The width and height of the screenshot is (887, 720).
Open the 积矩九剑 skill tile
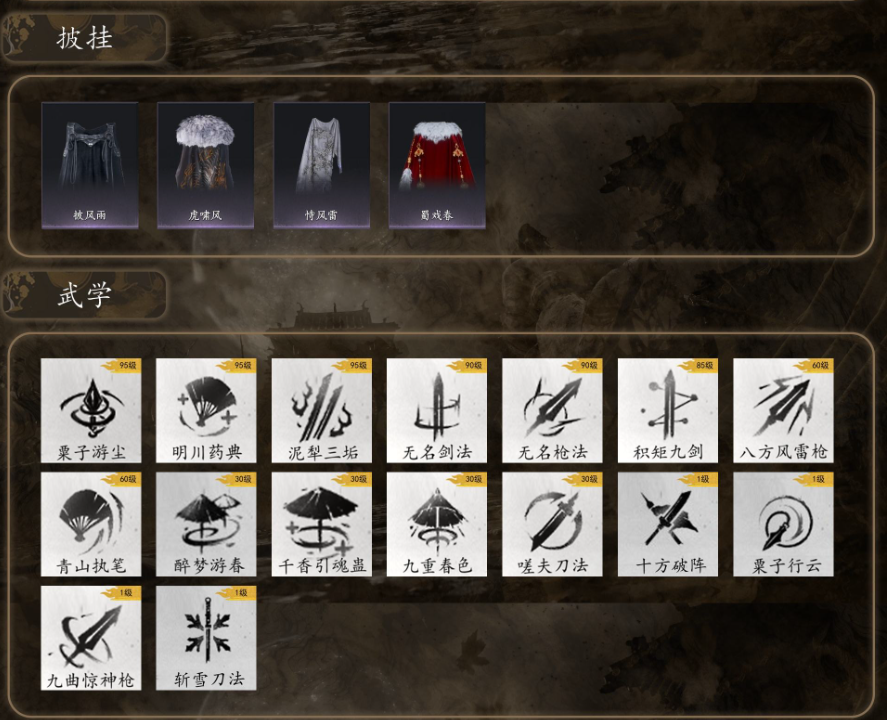click(668, 411)
